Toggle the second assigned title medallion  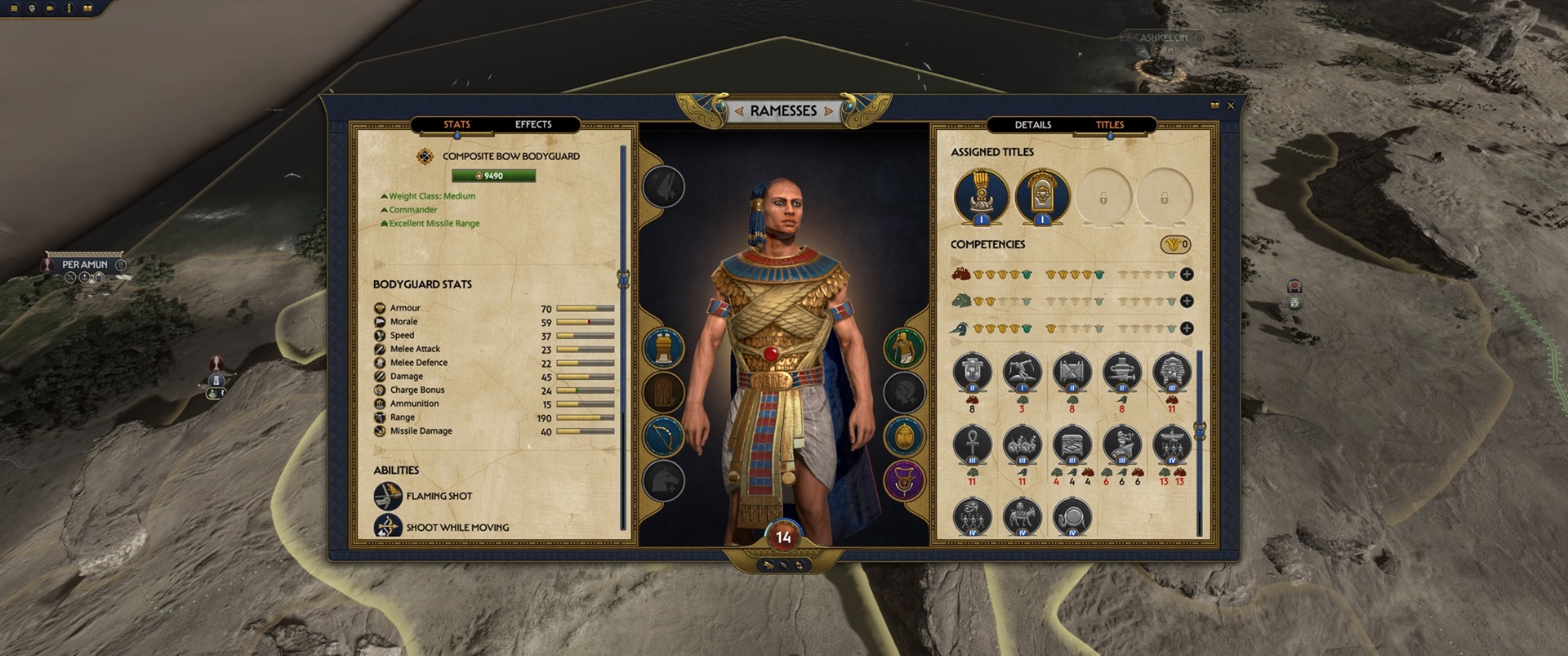click(x=1043, y=197)
